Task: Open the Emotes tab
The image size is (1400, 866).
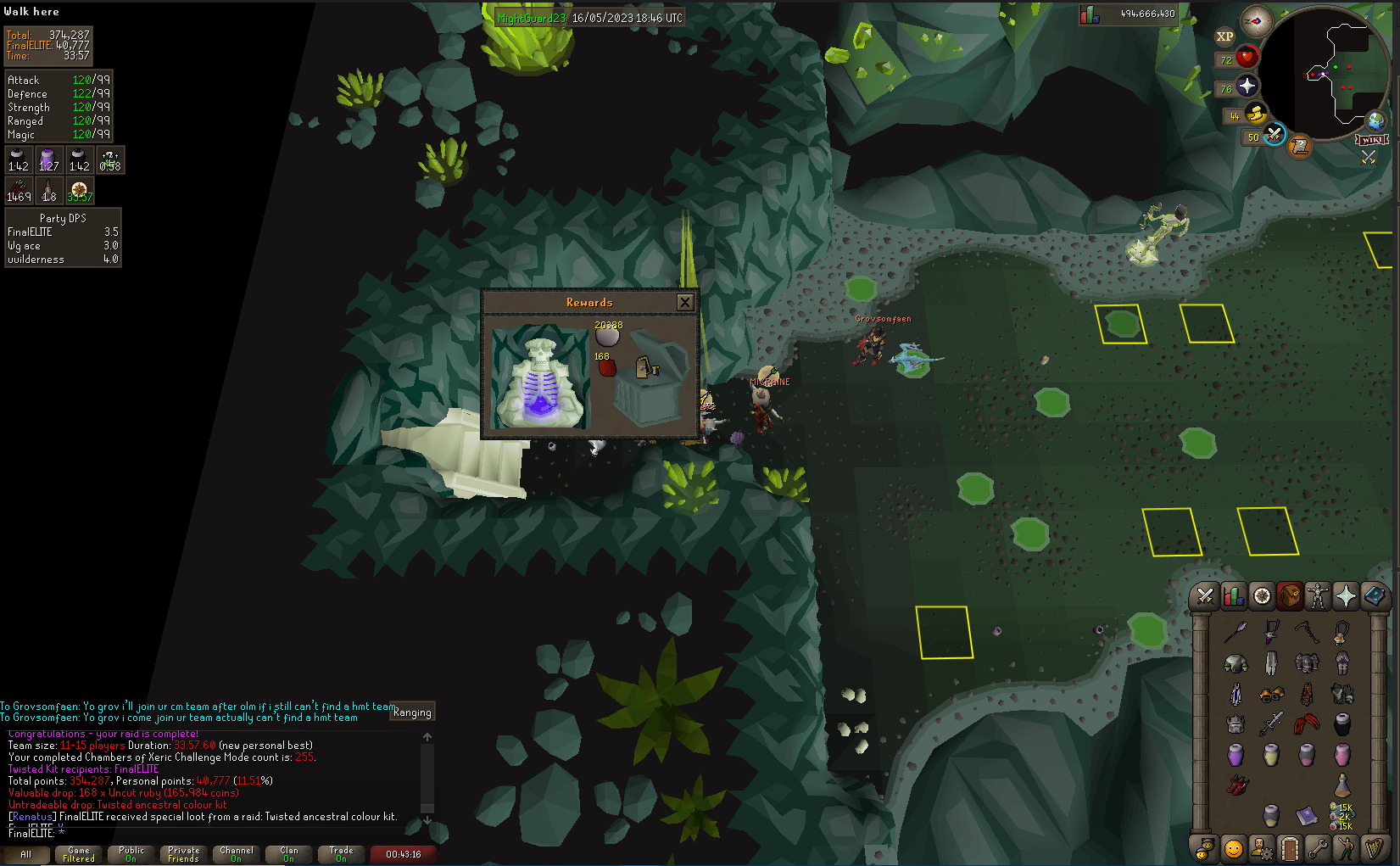Action: click(x=1346, y=848)
